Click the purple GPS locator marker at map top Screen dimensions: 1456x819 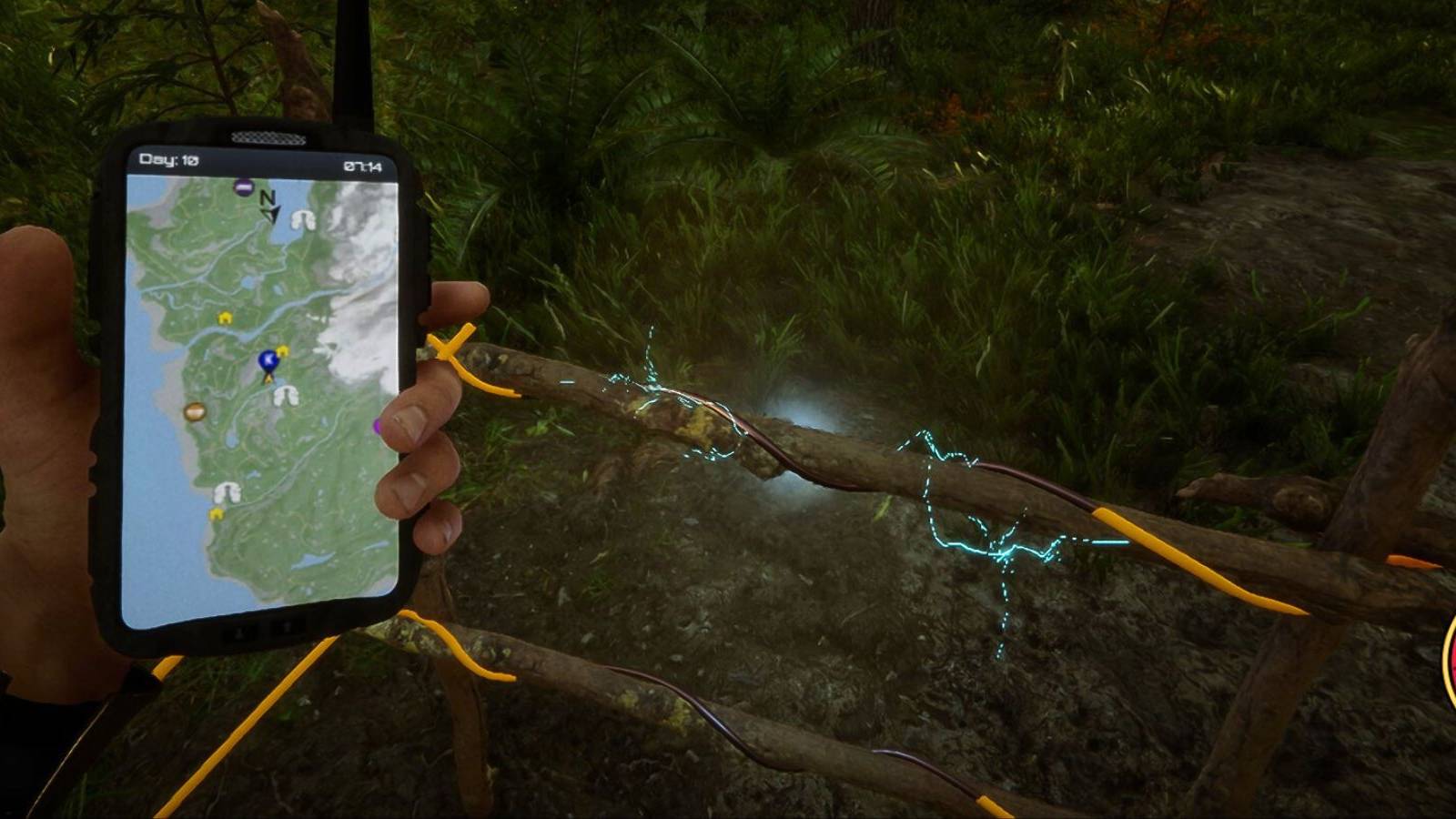242,187
